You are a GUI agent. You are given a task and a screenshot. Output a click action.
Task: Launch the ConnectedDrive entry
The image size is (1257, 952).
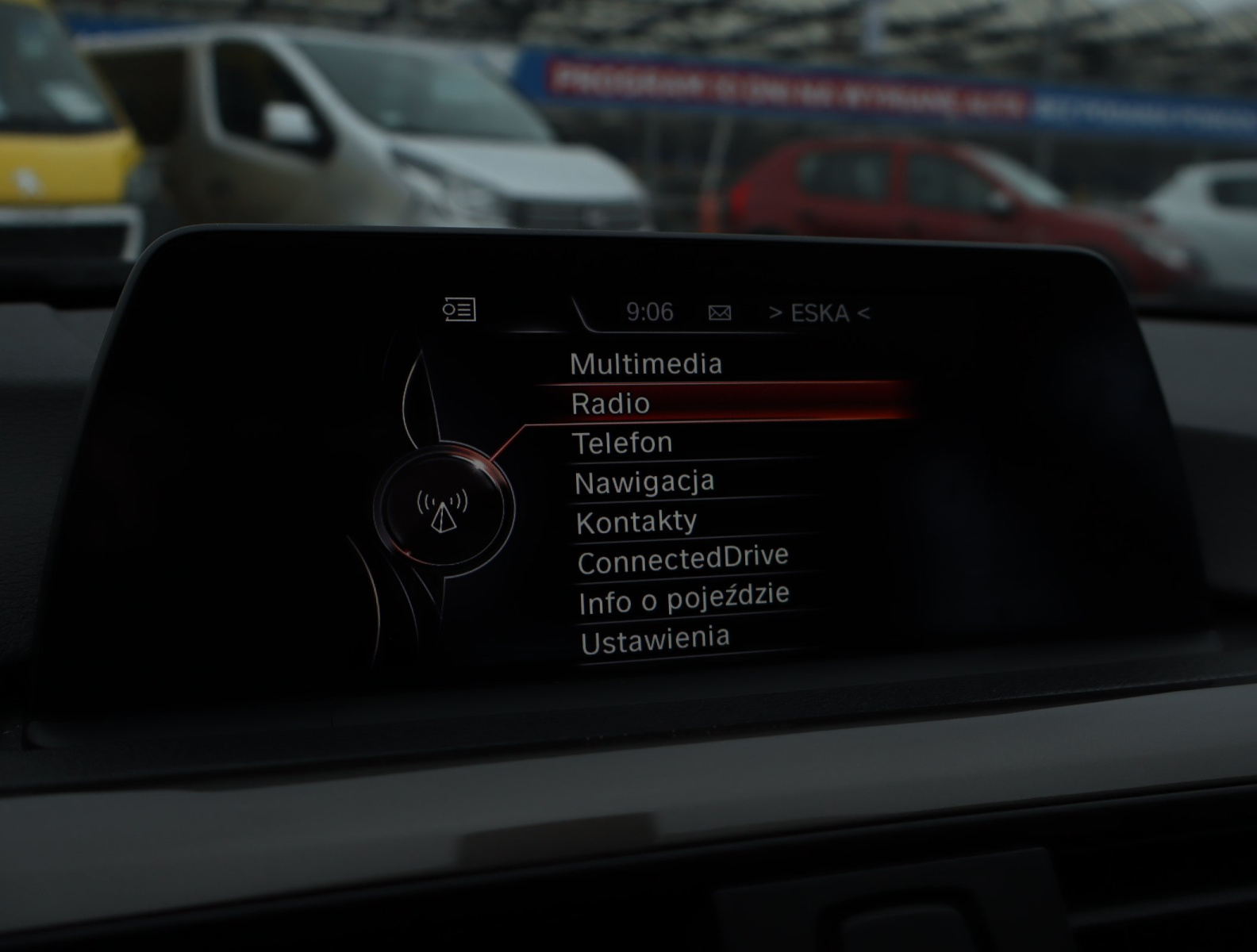682,560
